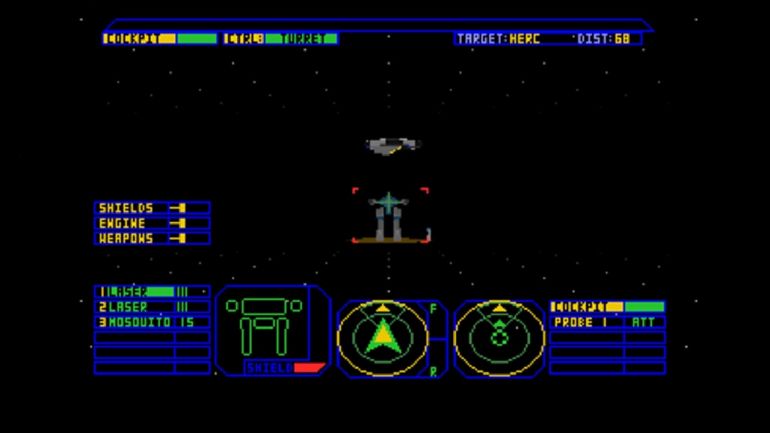770x433 pixels.
Task: Click the radar scope with green arrow
Action: tap(382, 335)
